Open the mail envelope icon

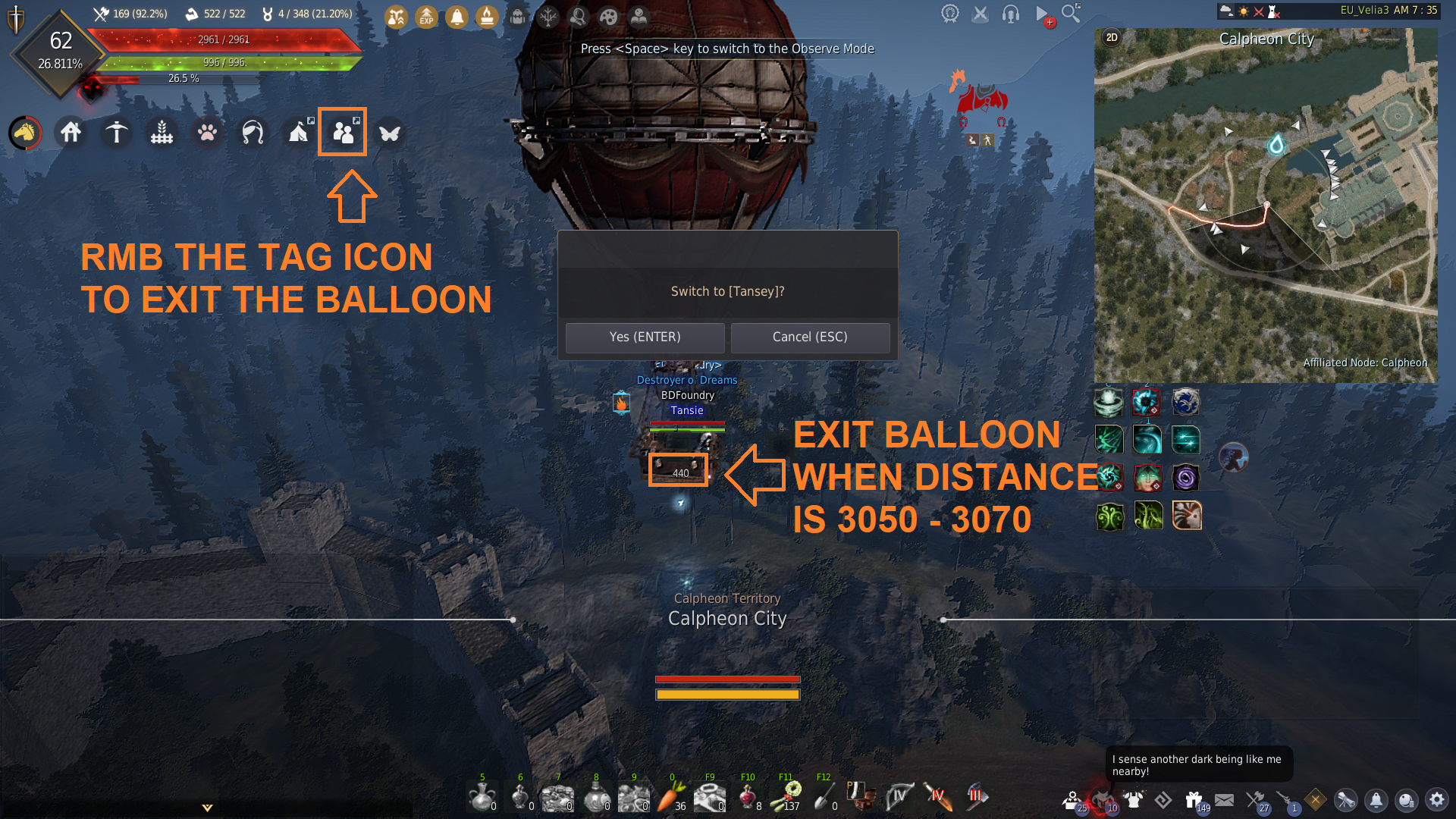point(1224,799)
